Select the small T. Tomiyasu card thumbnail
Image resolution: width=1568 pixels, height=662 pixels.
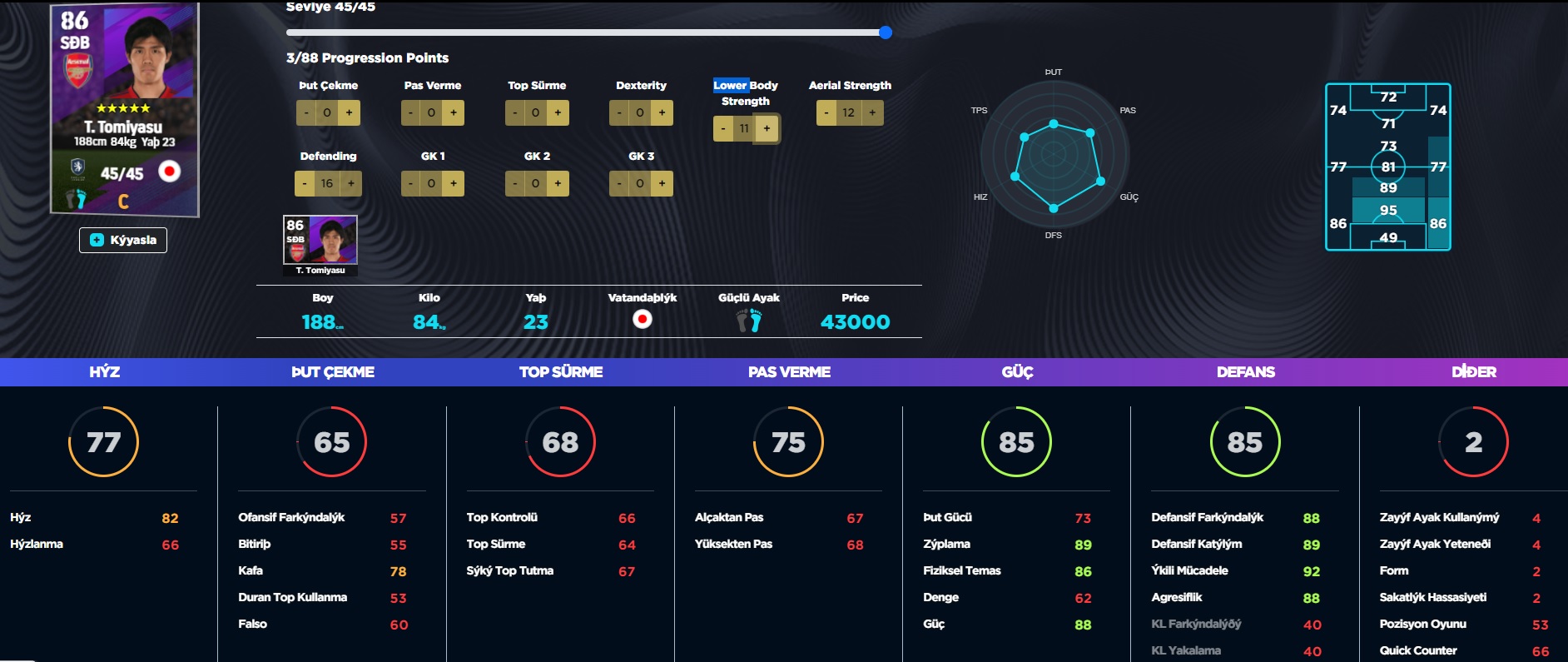pyautogui.click(x=320, y=245)
